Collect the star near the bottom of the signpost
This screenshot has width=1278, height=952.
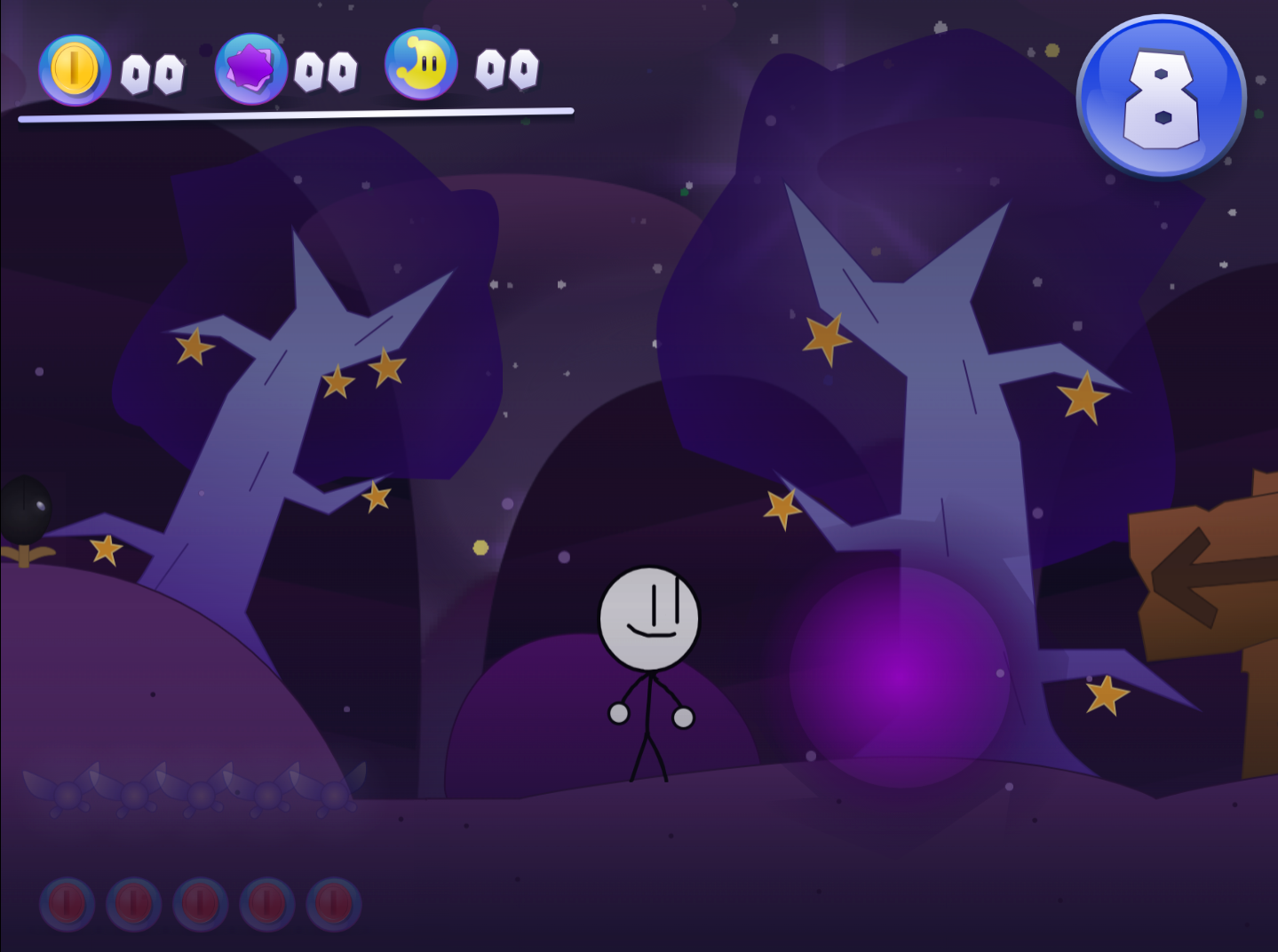[1107, 694]
